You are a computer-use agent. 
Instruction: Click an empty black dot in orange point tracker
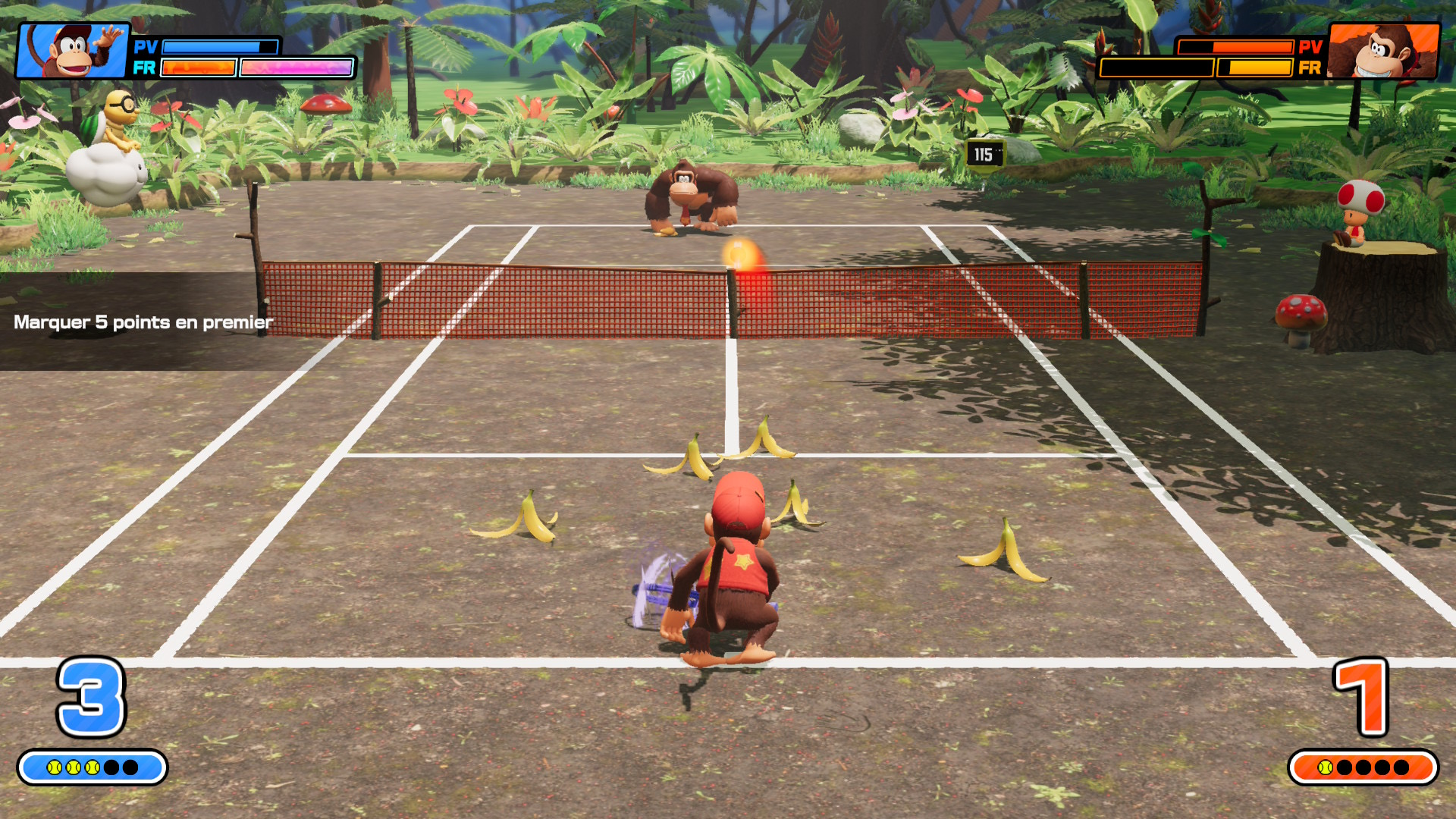point(1362,767)
